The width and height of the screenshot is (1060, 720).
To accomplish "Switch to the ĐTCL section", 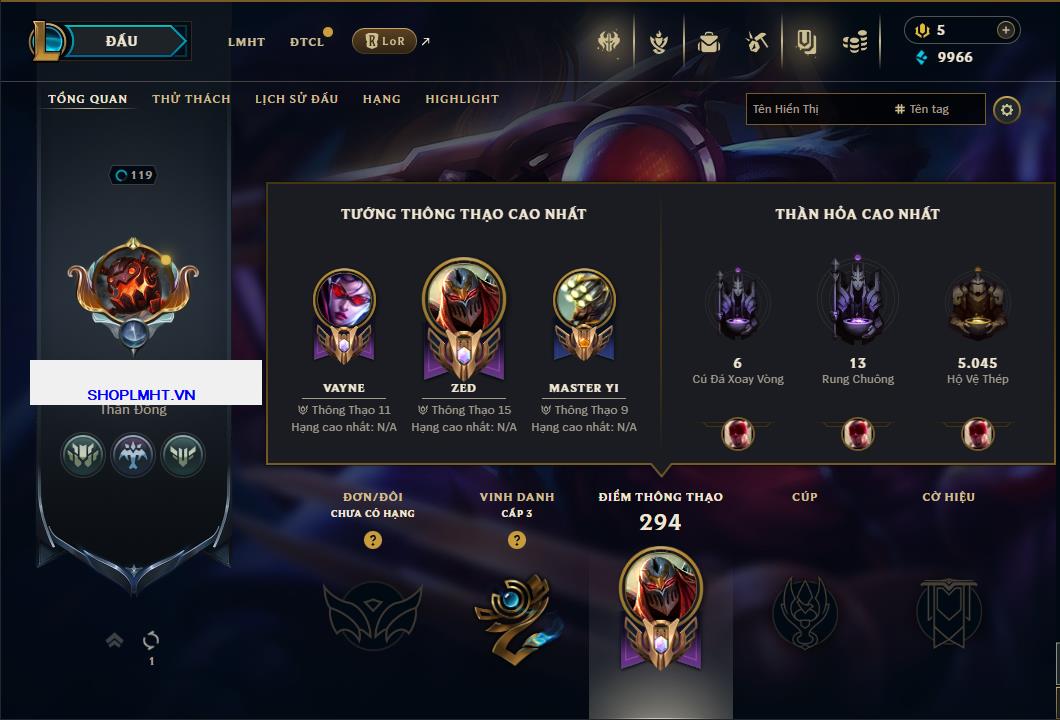I will pos(307,42).
